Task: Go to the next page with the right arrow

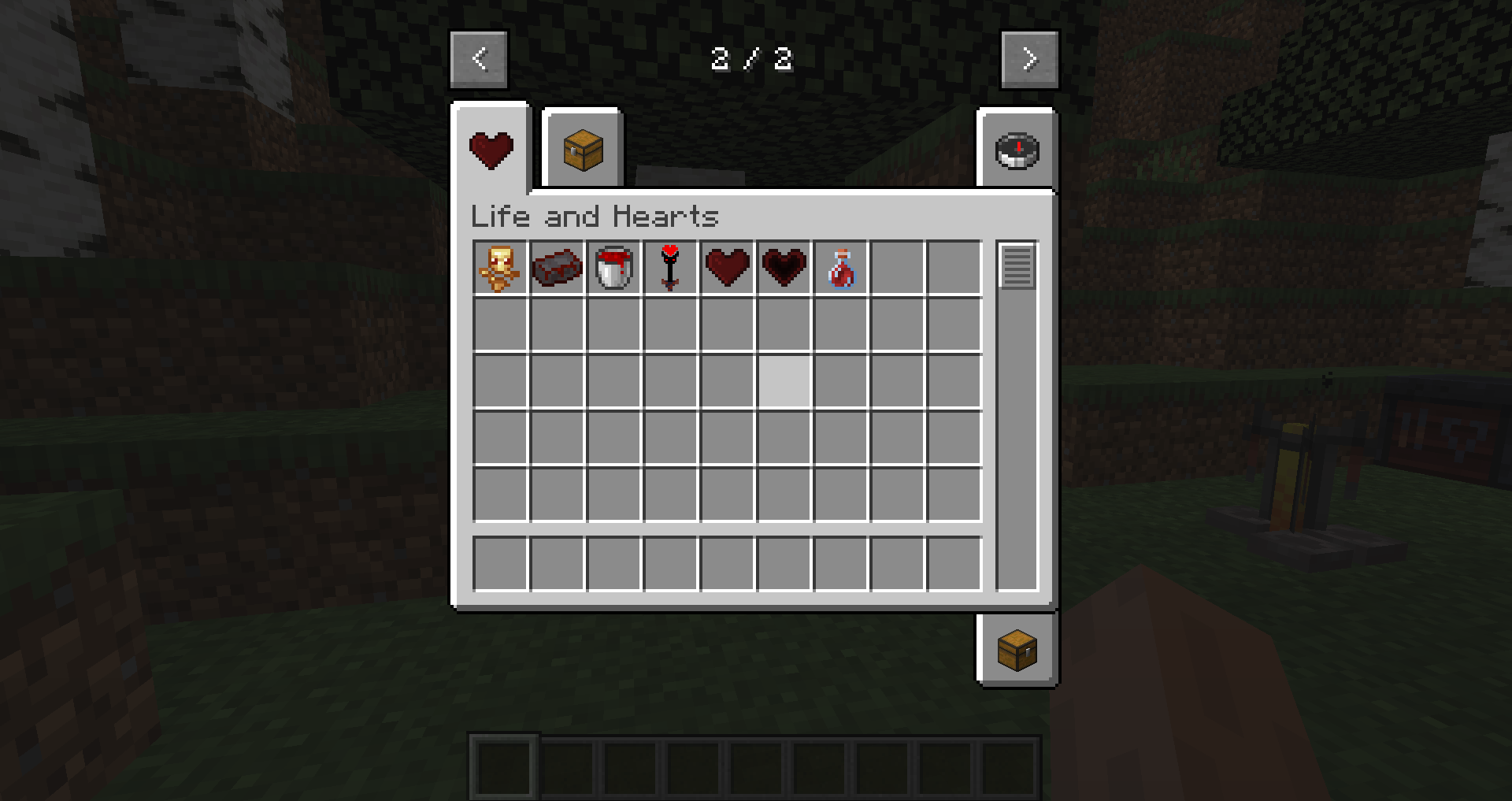Action: (x=1030, y=59)
